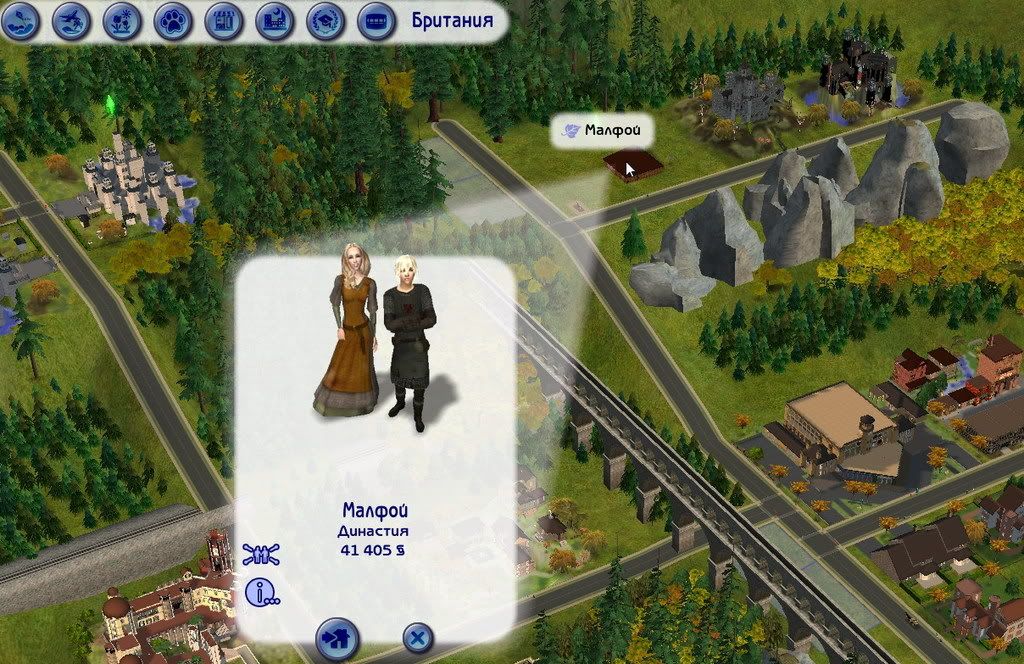The image size is (1024, 664).
Task: Click the rectangular panel icon toolbar button
Action: click(376, 20)
